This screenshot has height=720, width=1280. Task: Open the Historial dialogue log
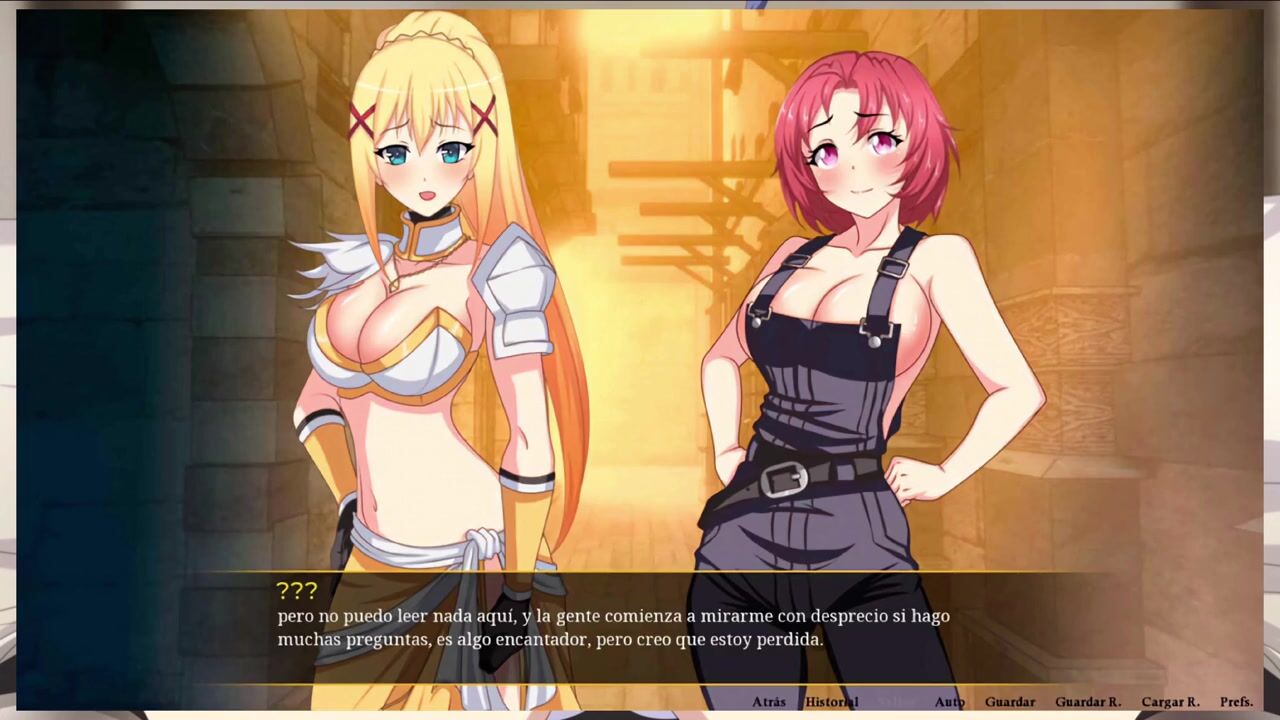(x=831, y=702)
